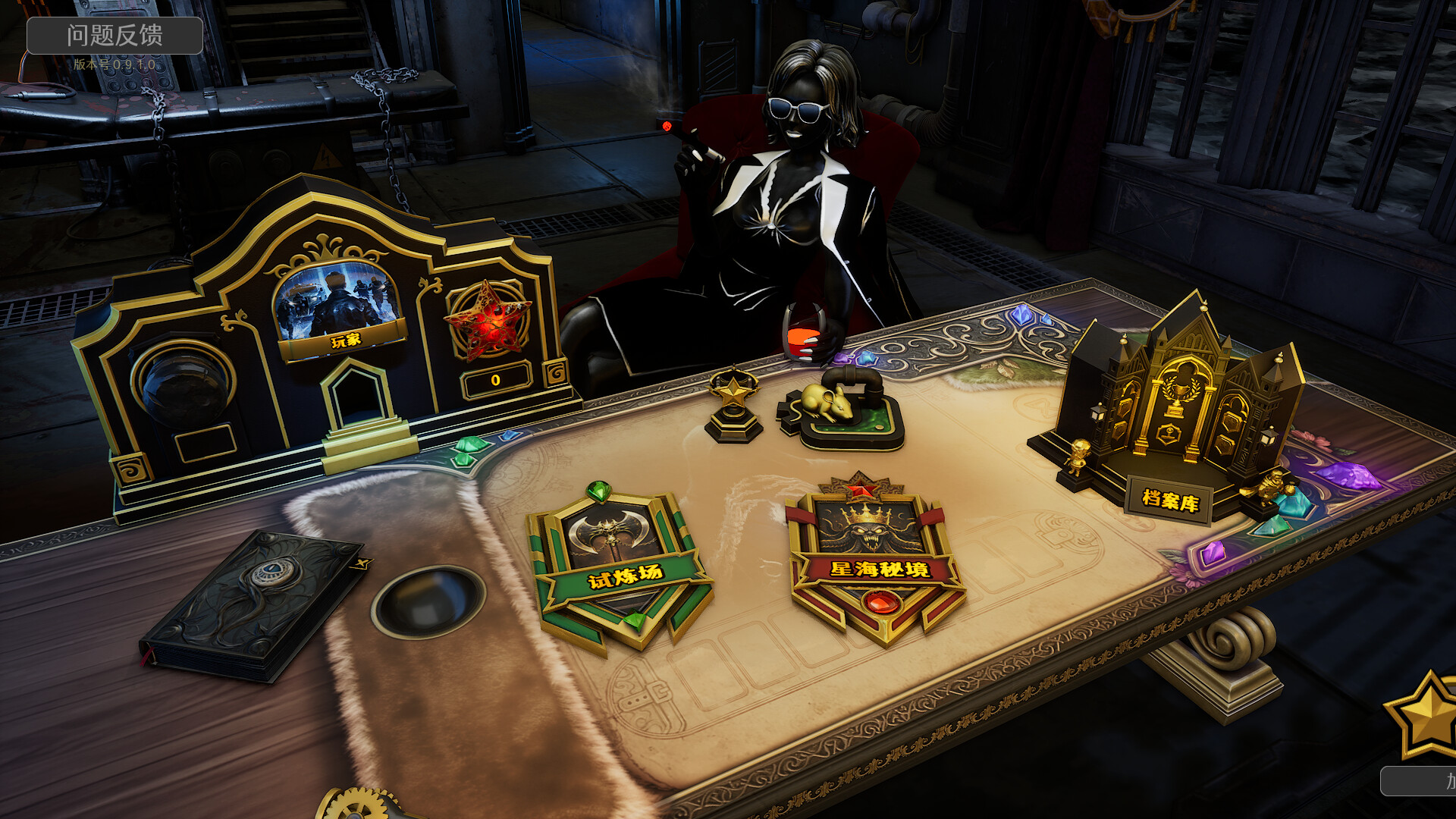The height and width of the screenshot is (819, 1456).
Task: Select the 星海秘境 mode badge
Action: (x=876, y=561)
